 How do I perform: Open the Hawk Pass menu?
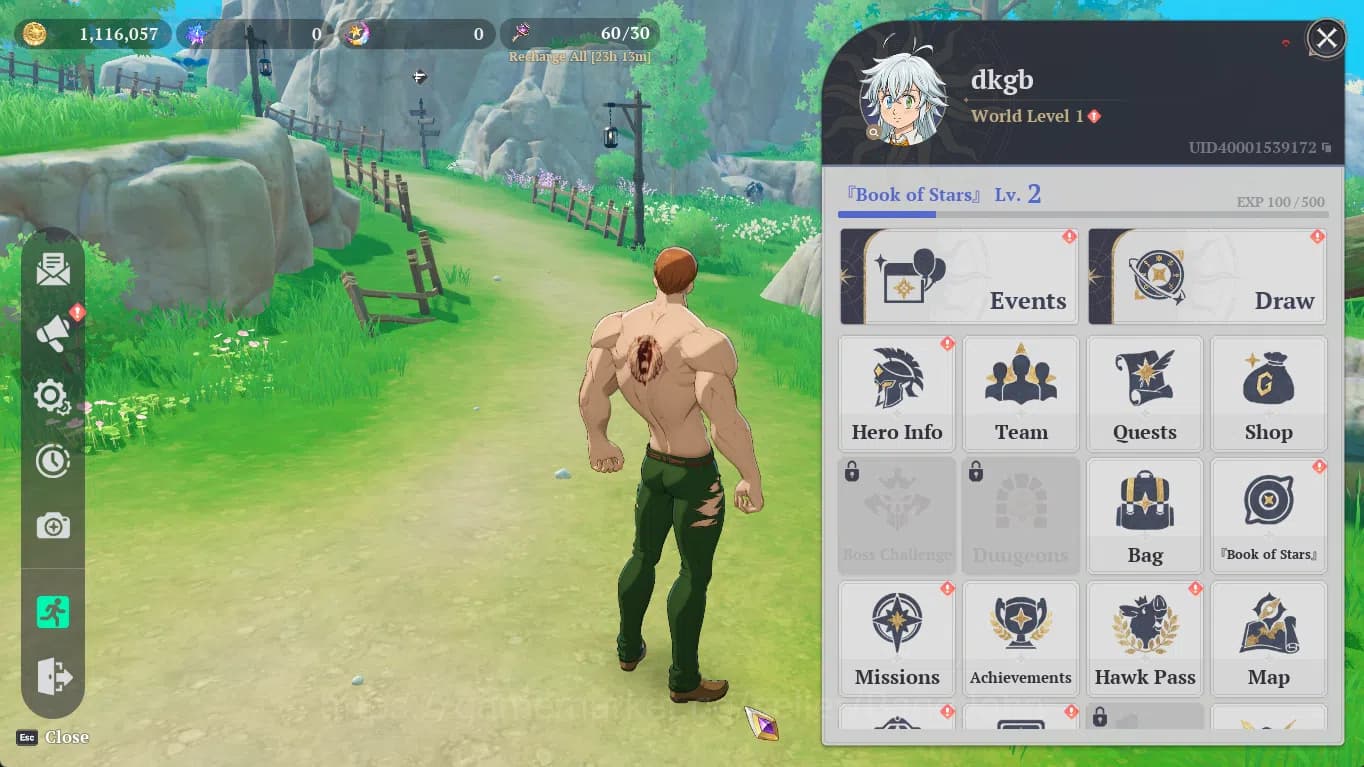pyautogui.click(x=1145, y=639)
